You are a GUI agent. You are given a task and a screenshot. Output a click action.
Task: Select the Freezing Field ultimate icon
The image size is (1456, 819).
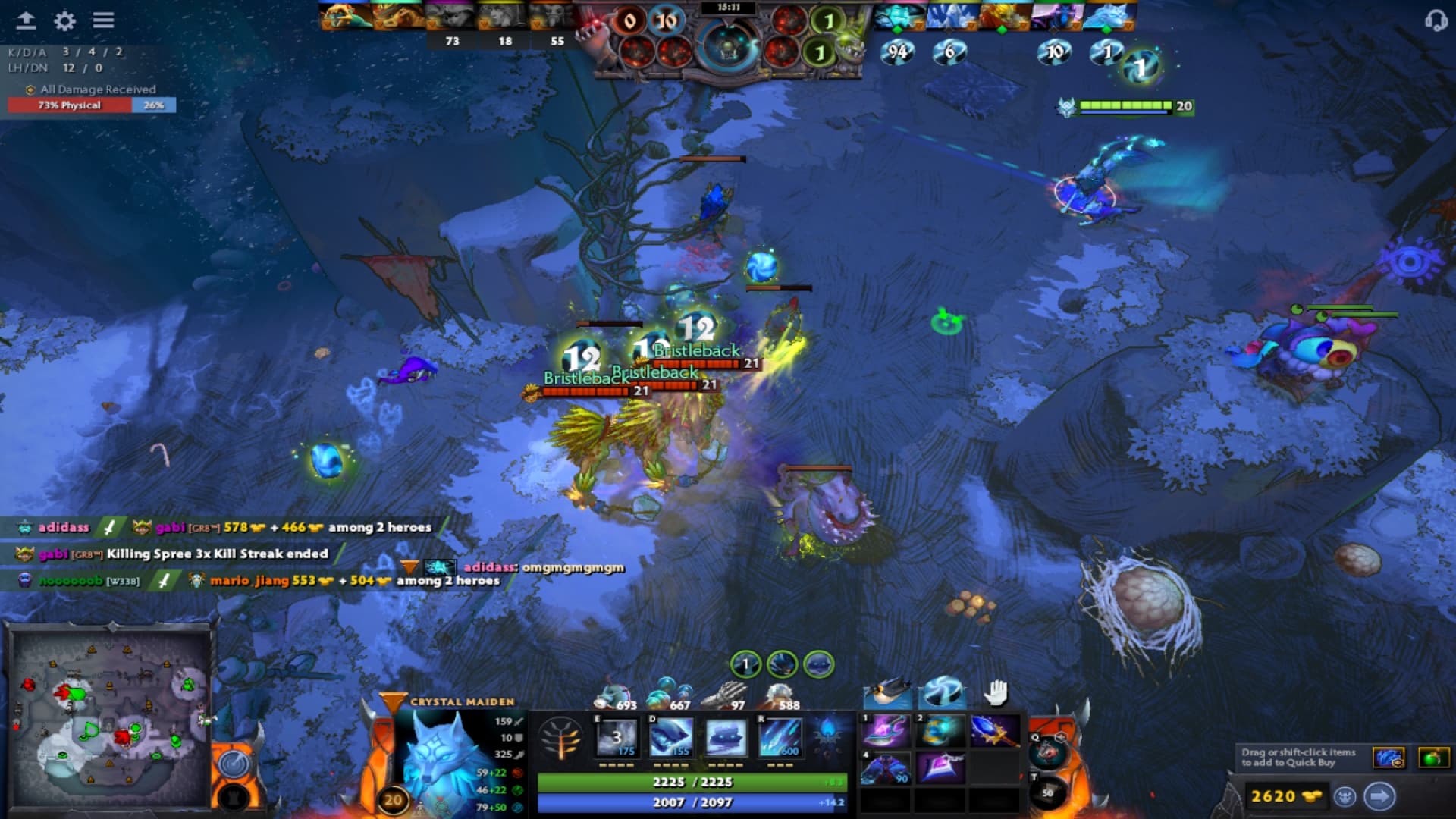pos(780,737)
